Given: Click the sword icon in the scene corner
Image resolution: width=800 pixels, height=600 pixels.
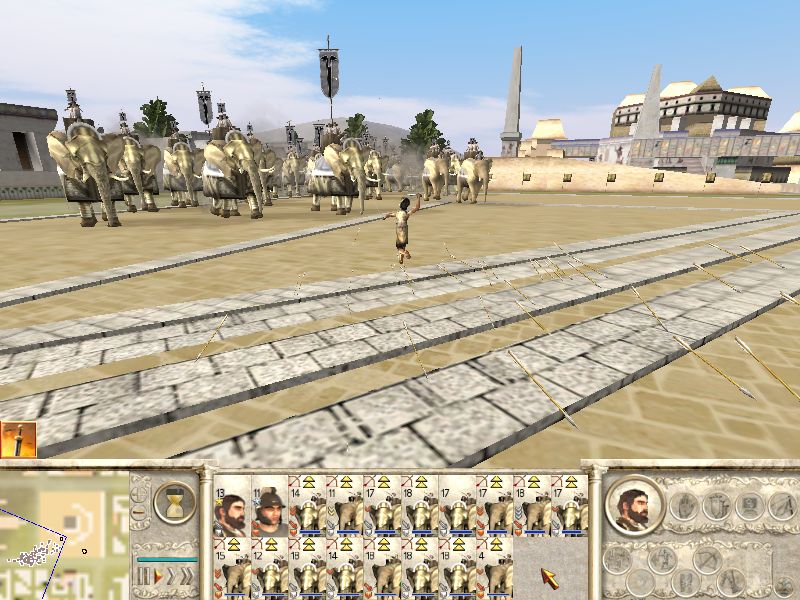Looking at the screenshot, I should [19, 440].
